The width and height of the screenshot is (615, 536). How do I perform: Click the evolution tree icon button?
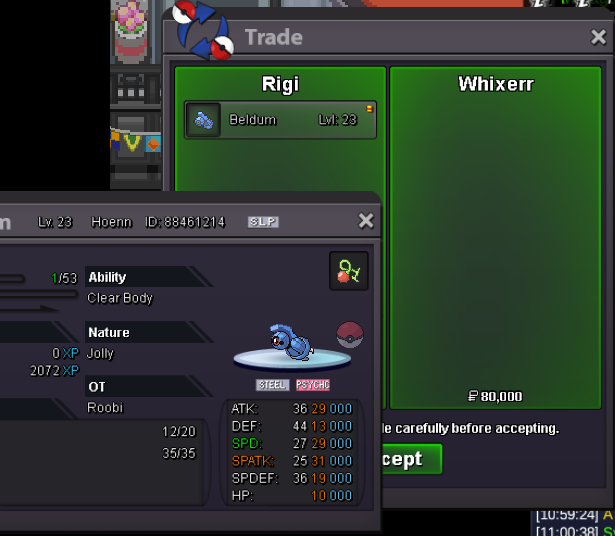[x=349, y=271]
